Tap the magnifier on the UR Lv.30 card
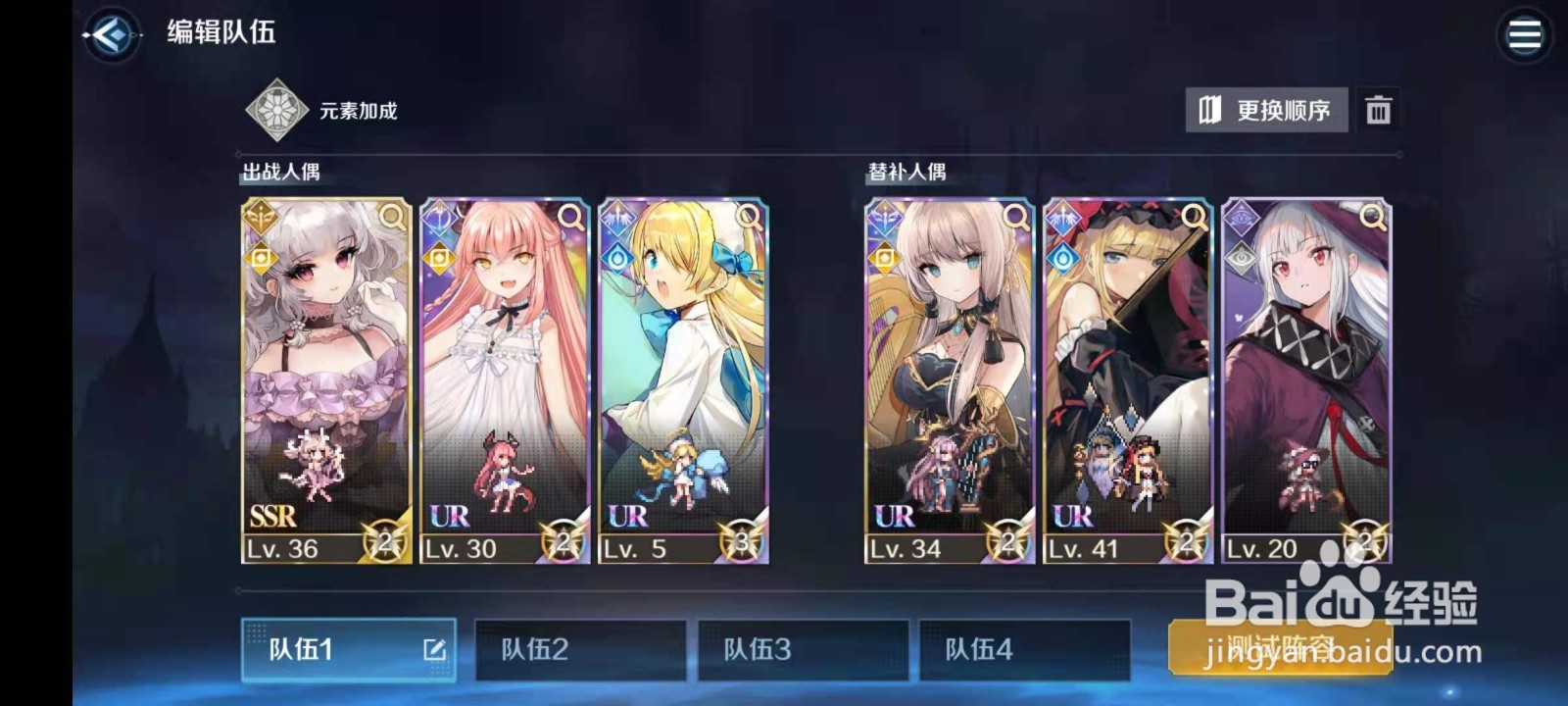This screenshot has height=706, width=1568. (x=570, y=218)
